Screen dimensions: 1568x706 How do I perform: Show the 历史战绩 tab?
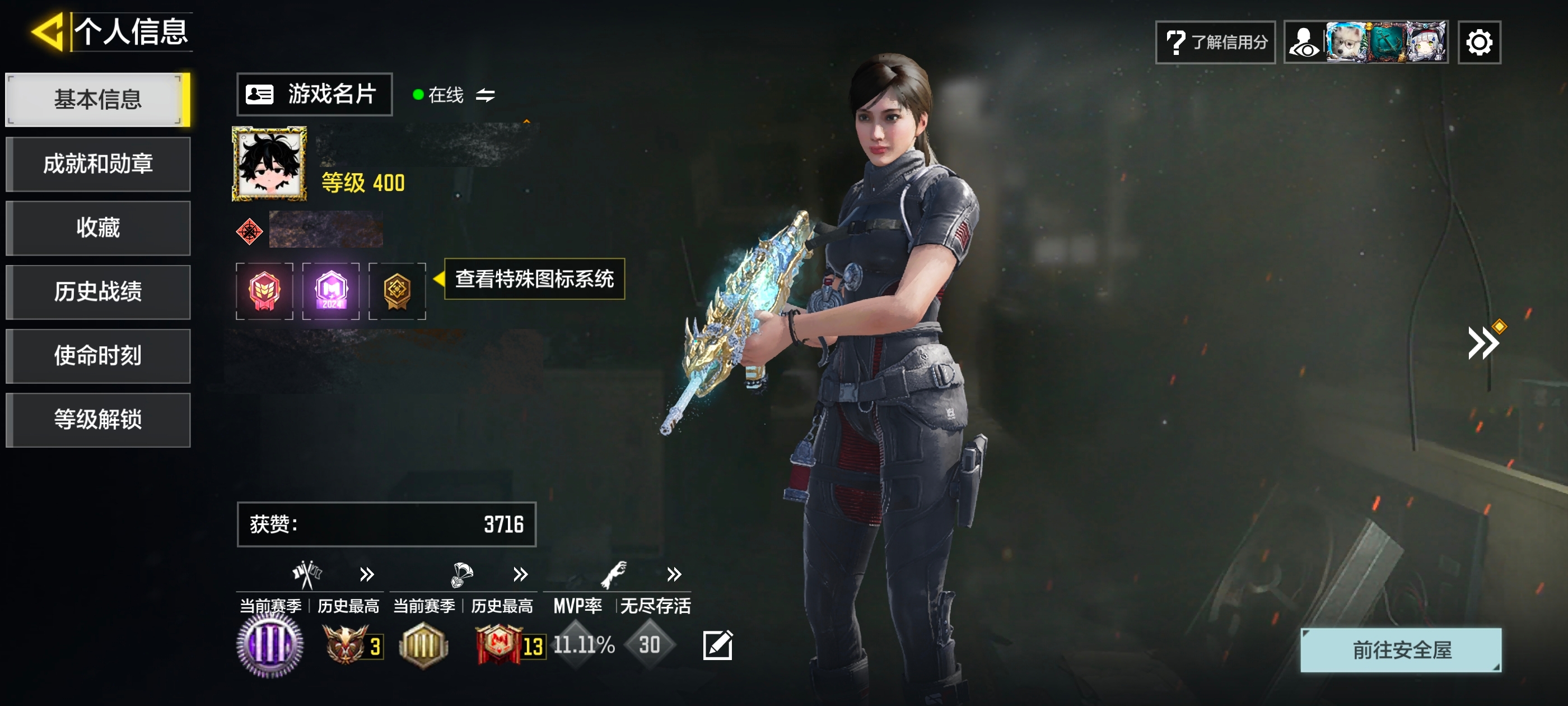tap(97, 292)
